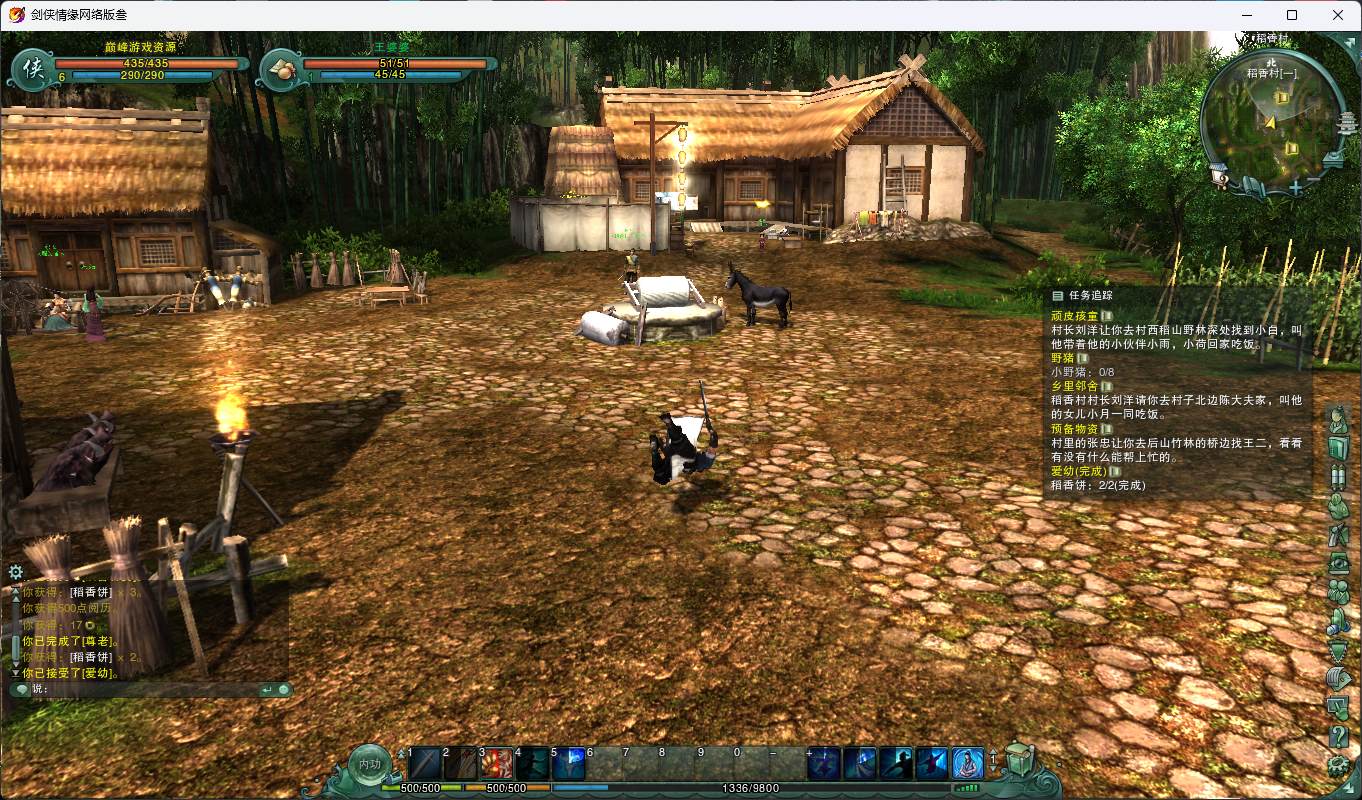1362x800 pixels.
Task: Activate the blue skill in hotbar slot 5
Action: (569, 764)
